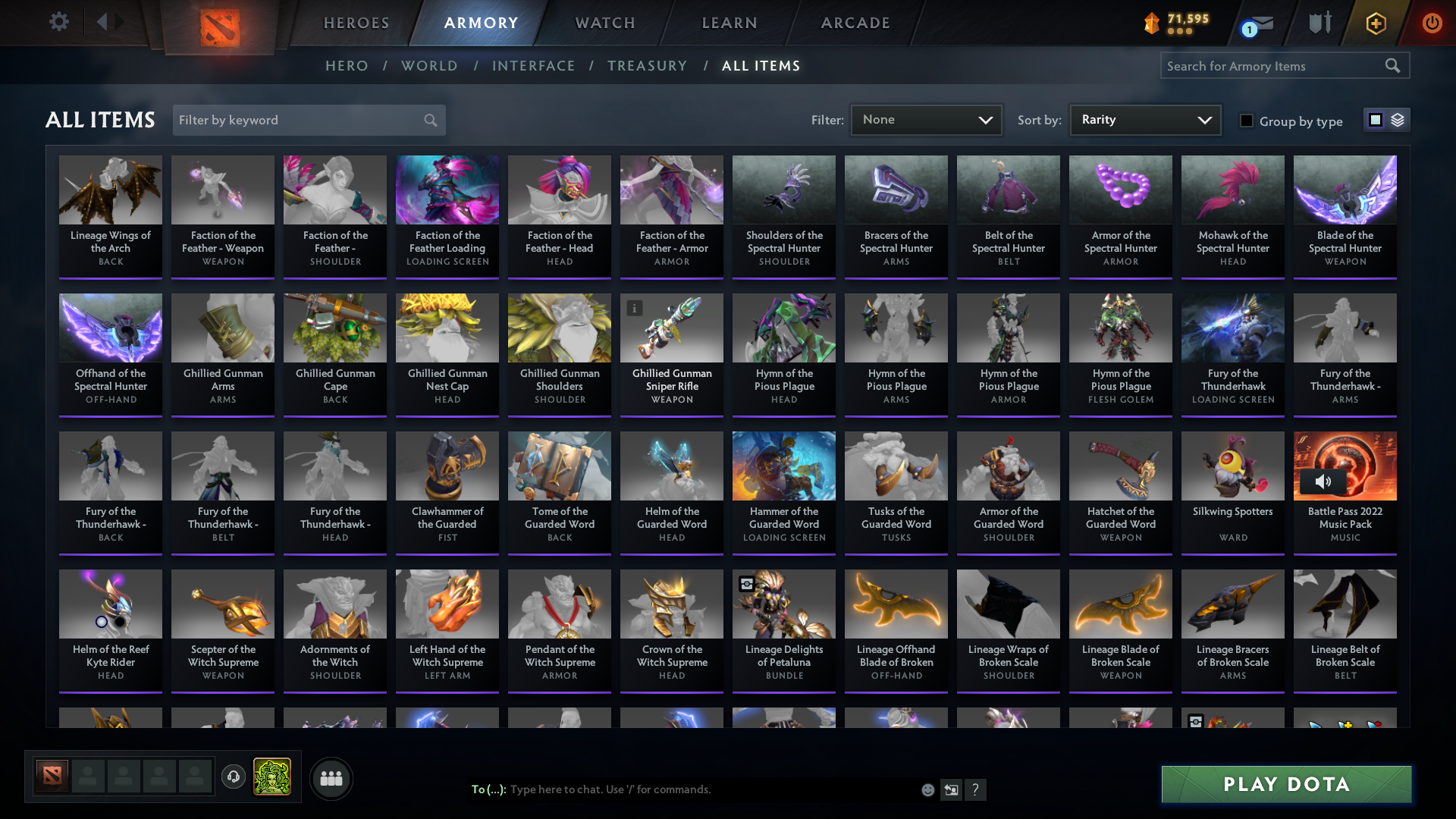Click the PLAY DOTA button
The image size is (1456, 819).
click(x=1285, y=784)
